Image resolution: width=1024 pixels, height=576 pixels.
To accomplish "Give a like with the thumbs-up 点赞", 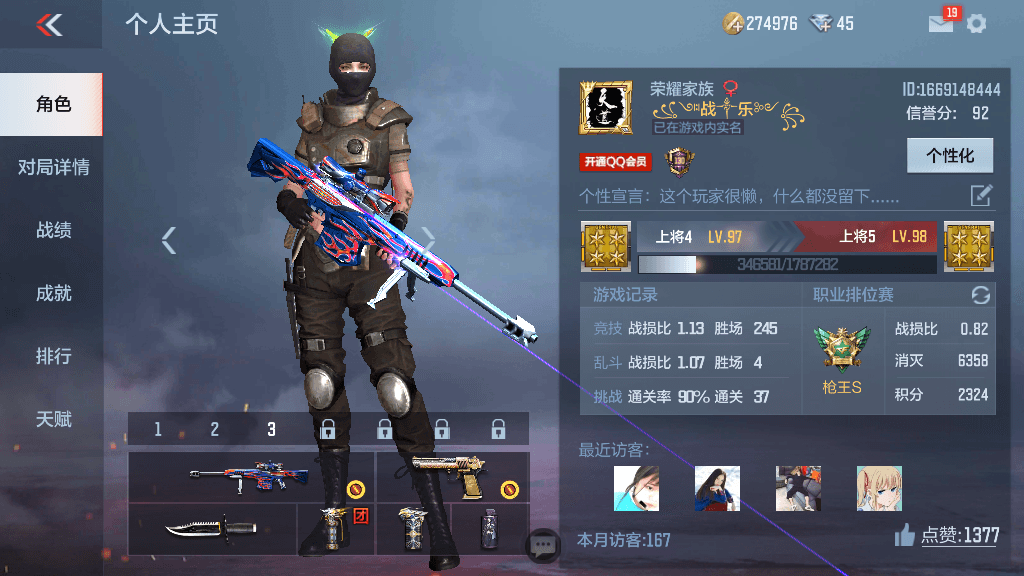I will pos(905,537).
